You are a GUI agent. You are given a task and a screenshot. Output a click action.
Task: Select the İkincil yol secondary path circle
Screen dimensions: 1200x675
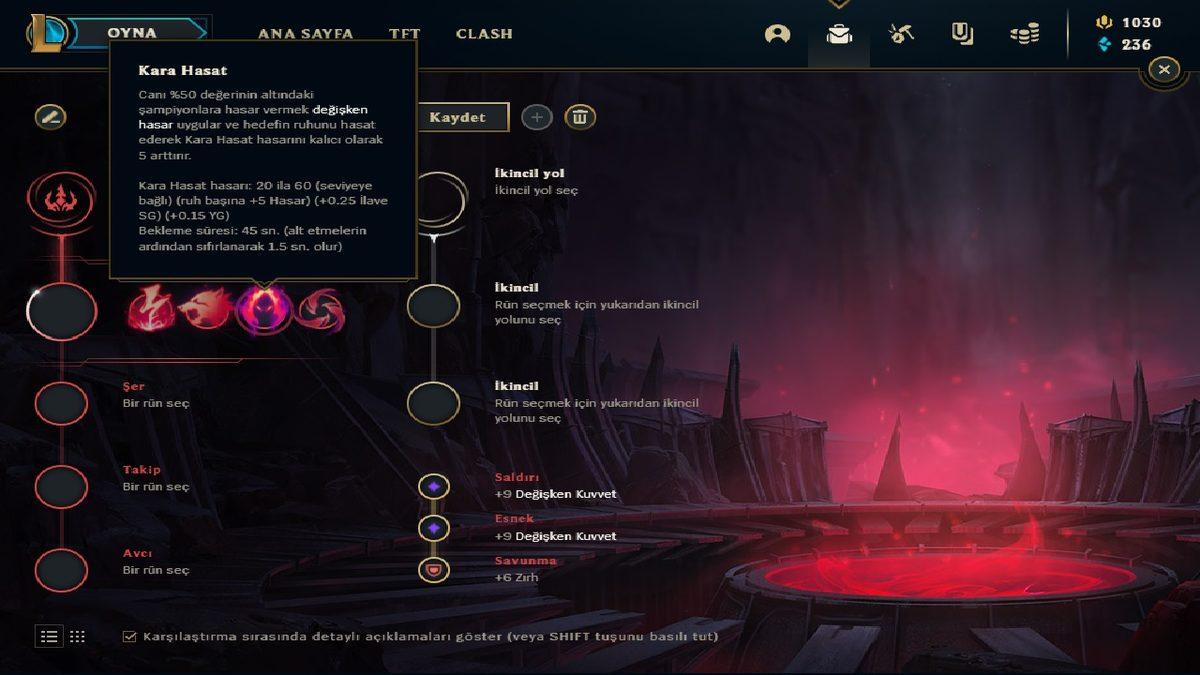[434, 197]
